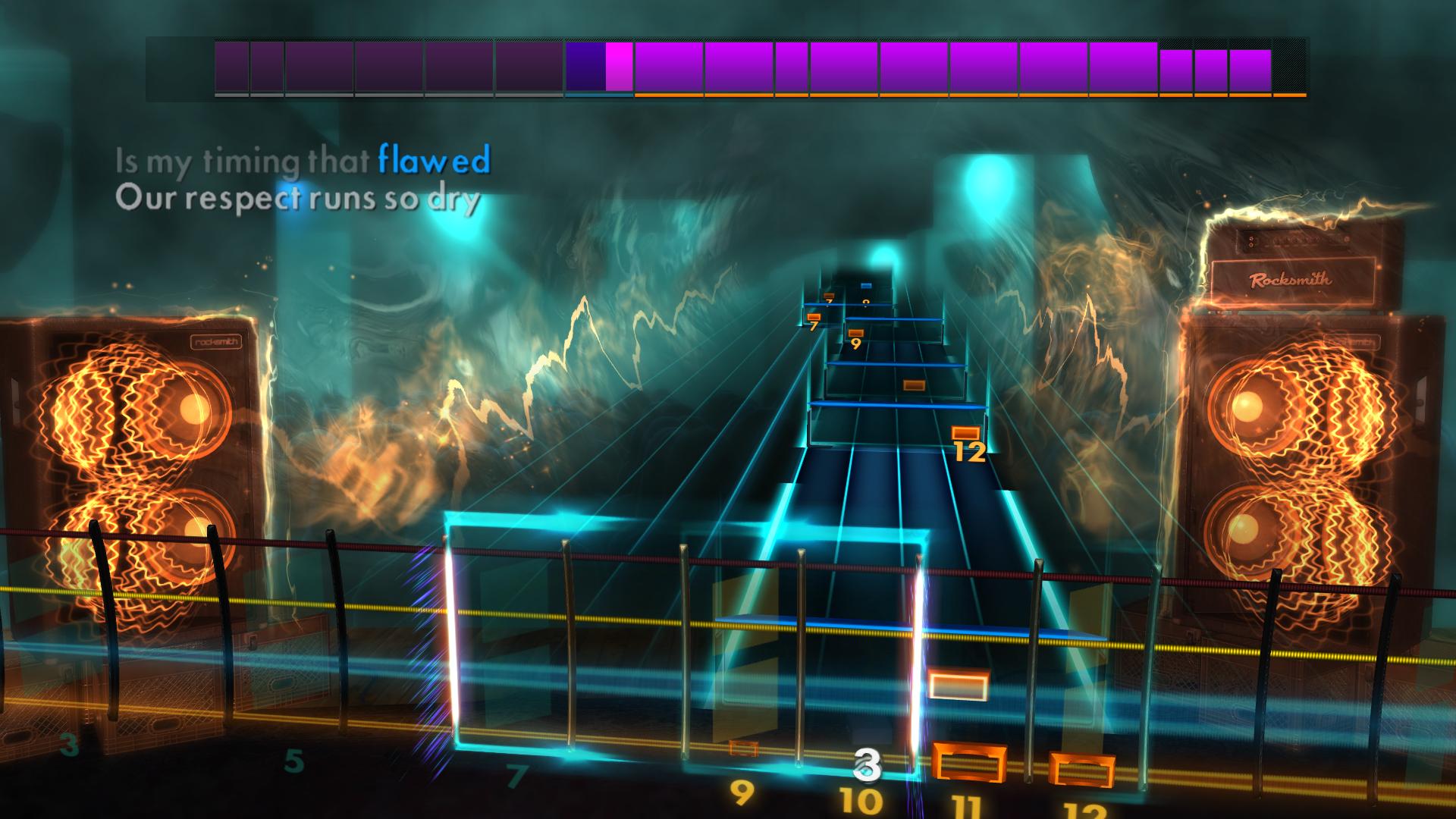Click the lyric Our respect runs so dry
The height and width of the screenshot is (819, 1456).
[x=298, y=199]
